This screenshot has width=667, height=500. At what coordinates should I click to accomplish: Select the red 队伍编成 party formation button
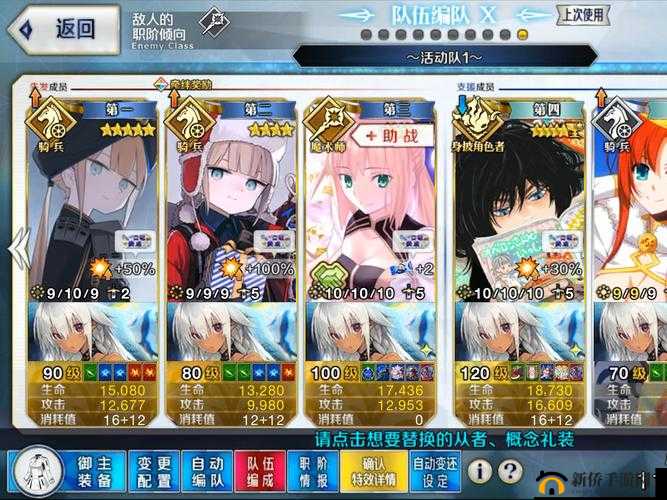(260, 472)
